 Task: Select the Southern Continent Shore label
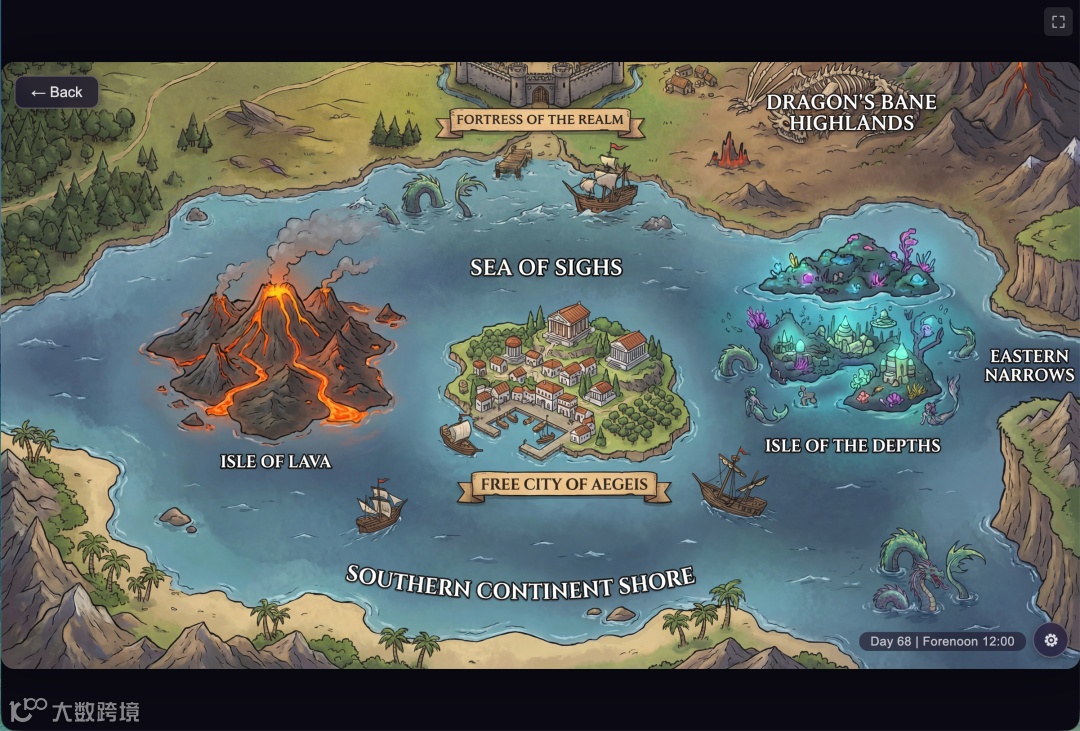520,583
